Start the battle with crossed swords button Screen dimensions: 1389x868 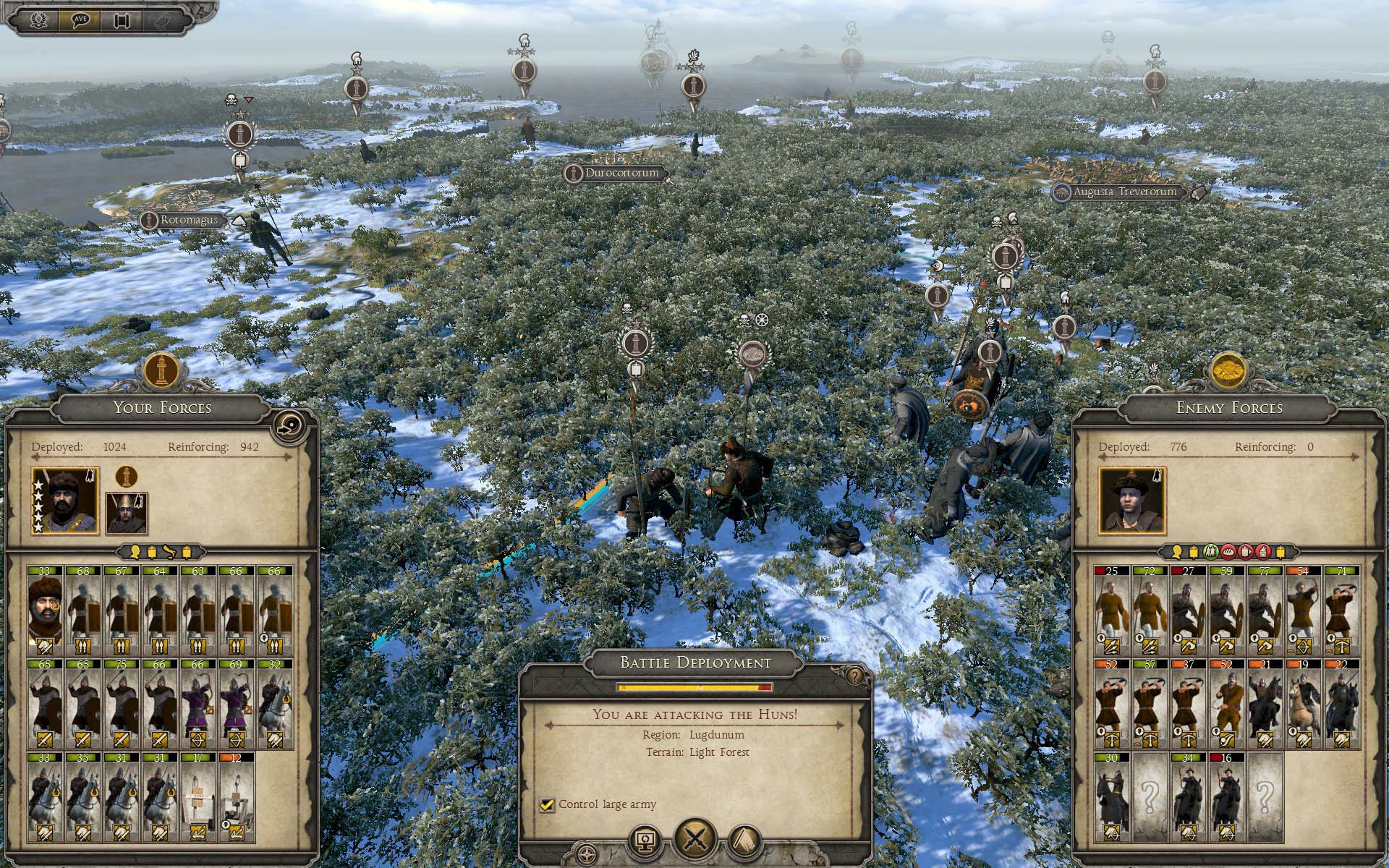[695, 840]
